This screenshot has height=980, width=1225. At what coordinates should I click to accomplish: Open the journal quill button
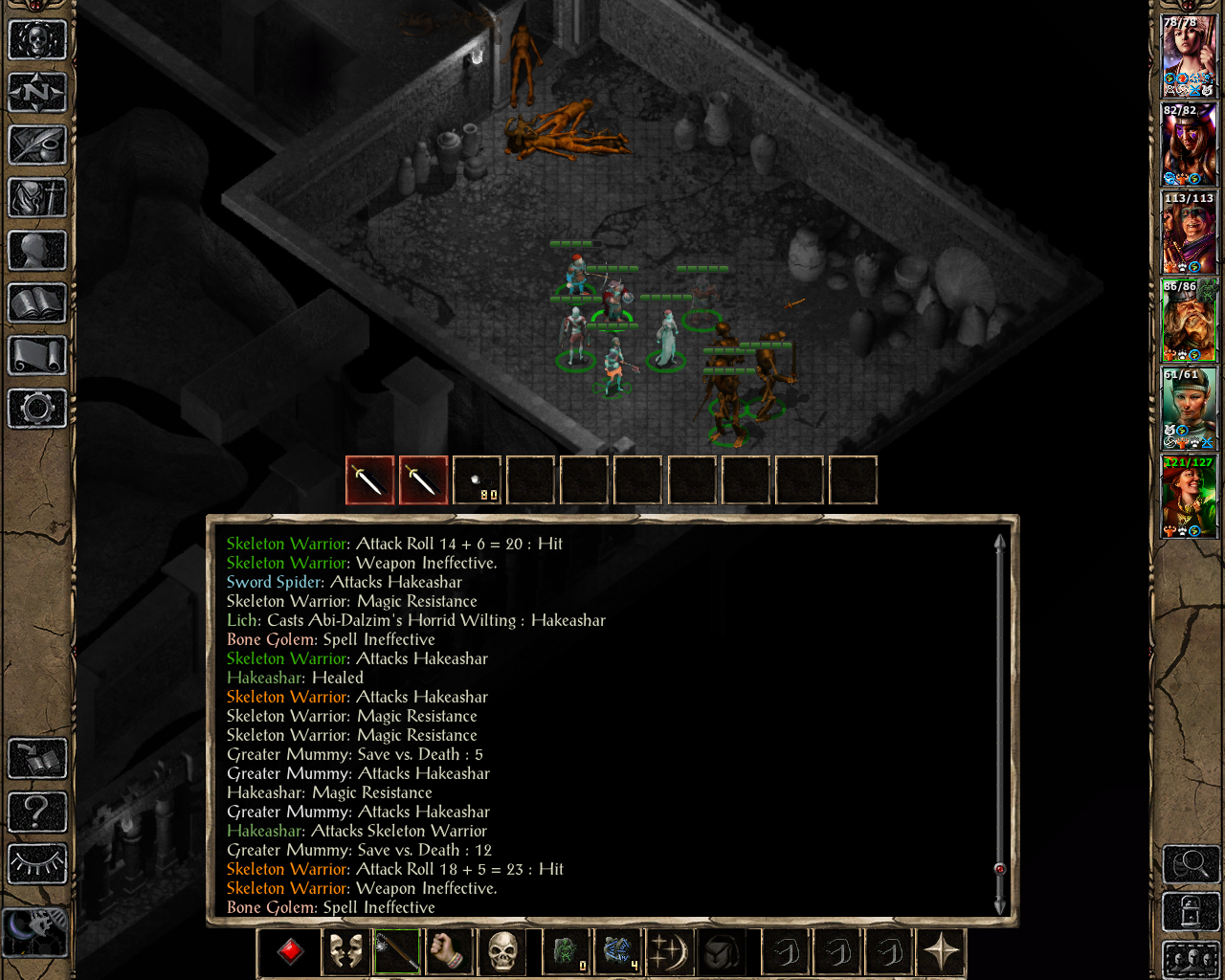pyautogui.click(x=37, y=145)
